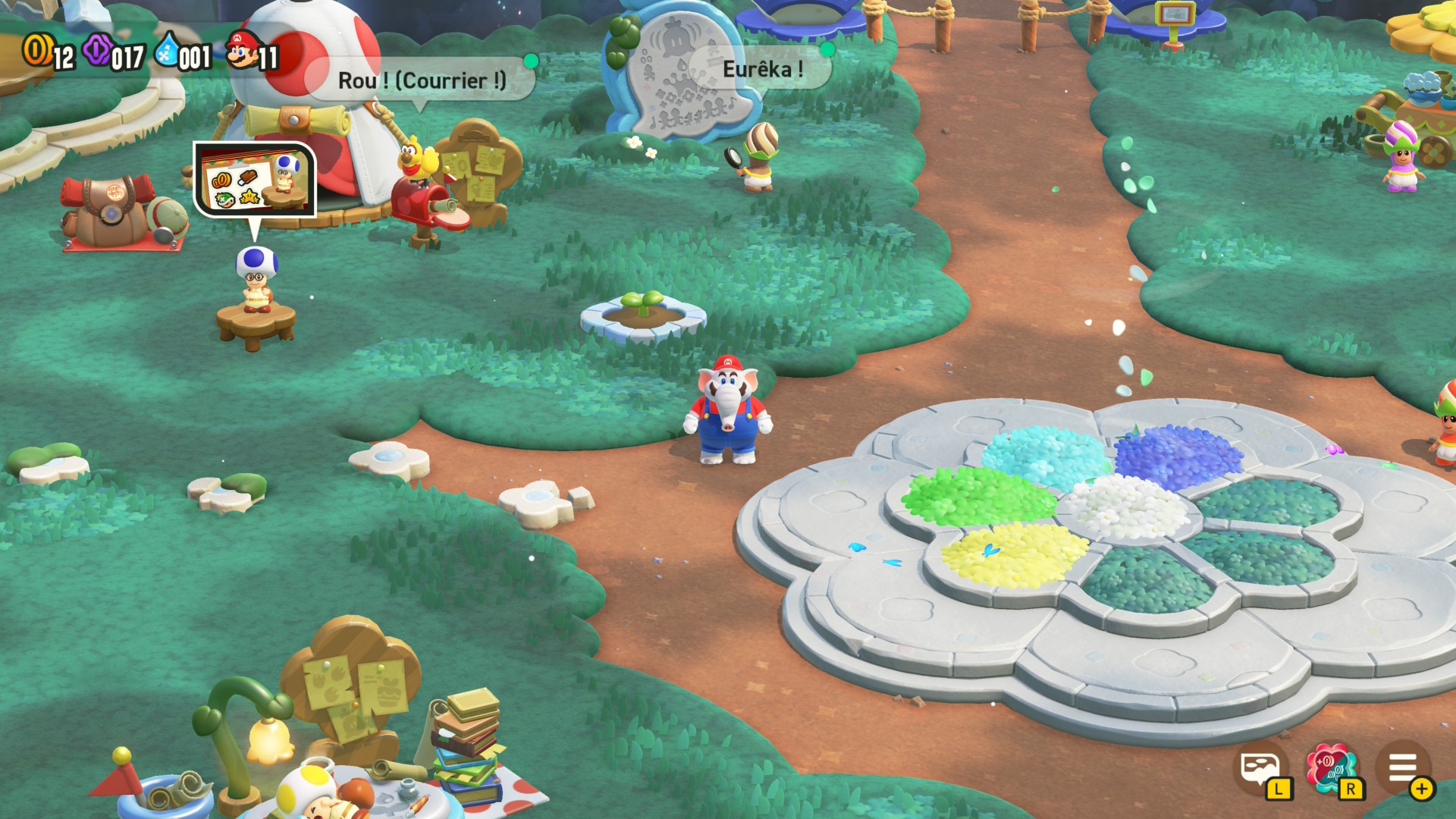Screen dimensions: 1456x819
Task: Open the world map speech-bubble icon
Action: tap(1260, 770)
